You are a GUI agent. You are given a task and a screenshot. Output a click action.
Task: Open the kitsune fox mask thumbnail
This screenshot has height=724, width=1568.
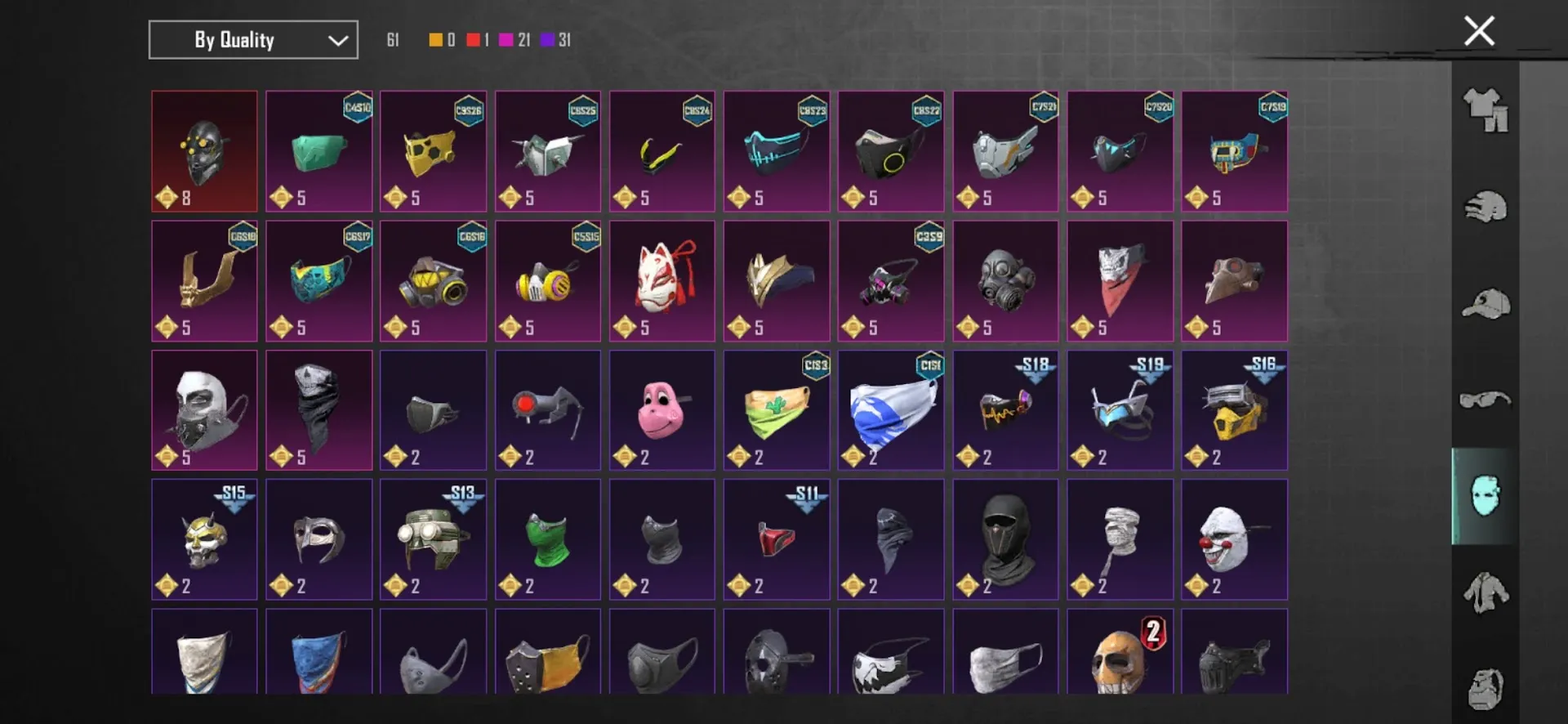(x=661, y=275)
